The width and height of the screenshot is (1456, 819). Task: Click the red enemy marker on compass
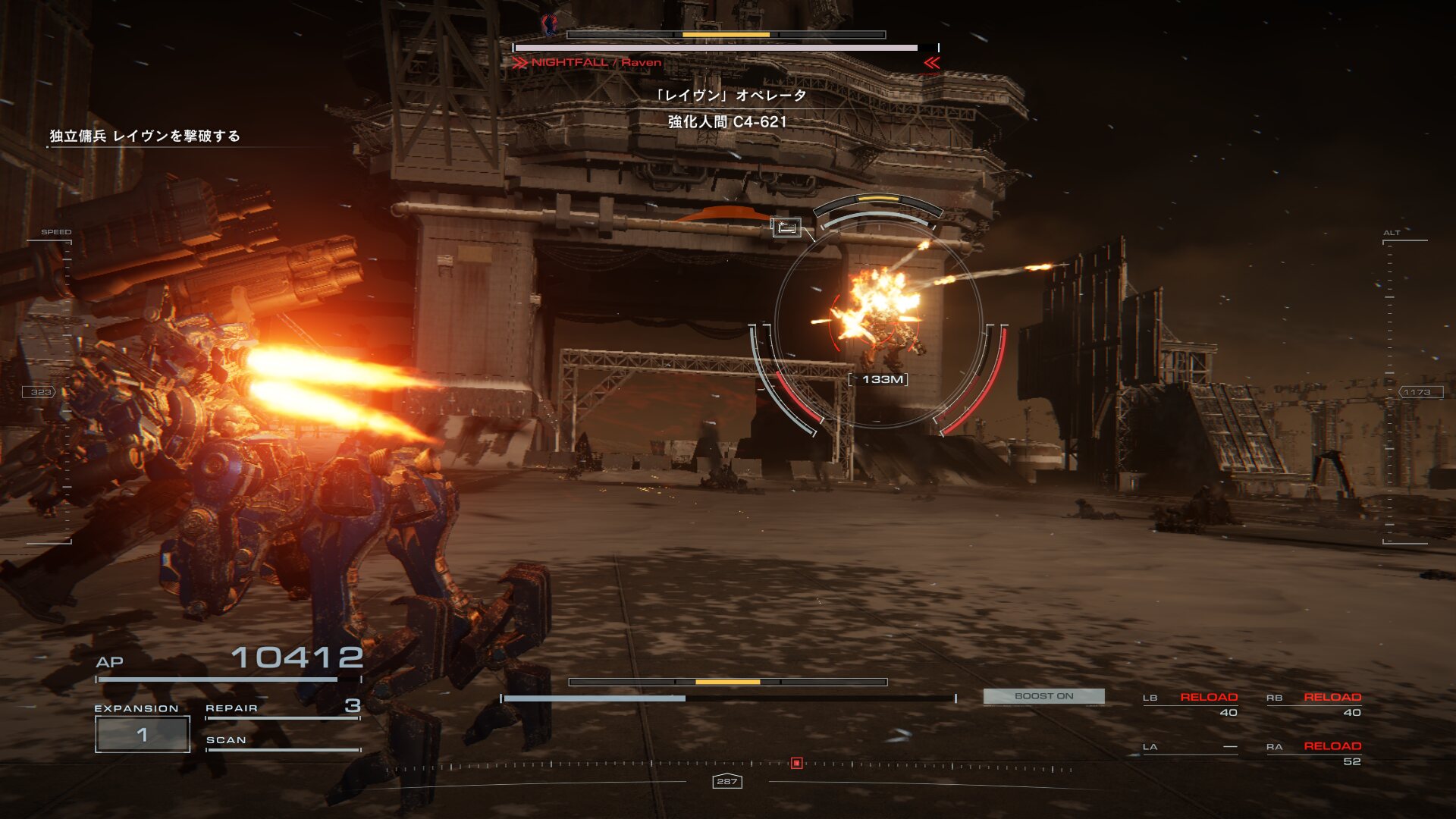tap(796, 763)
